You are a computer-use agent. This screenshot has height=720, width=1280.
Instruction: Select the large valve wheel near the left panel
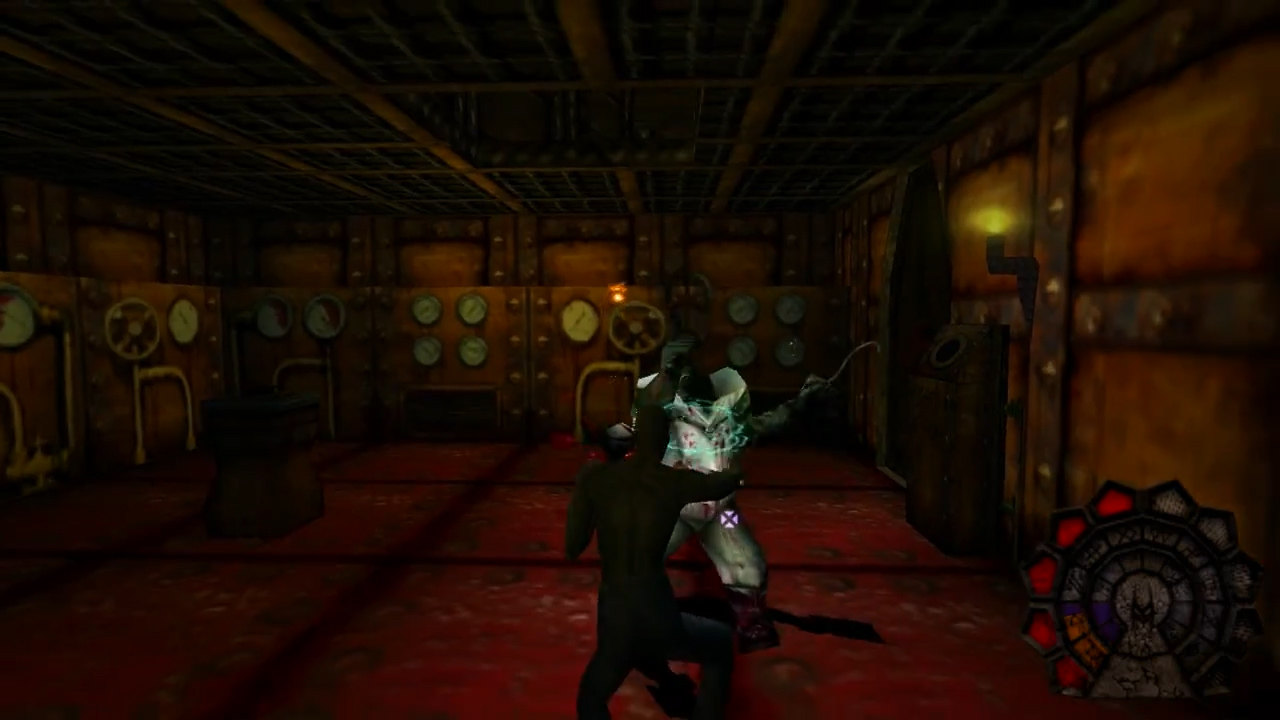coord(131,328)
